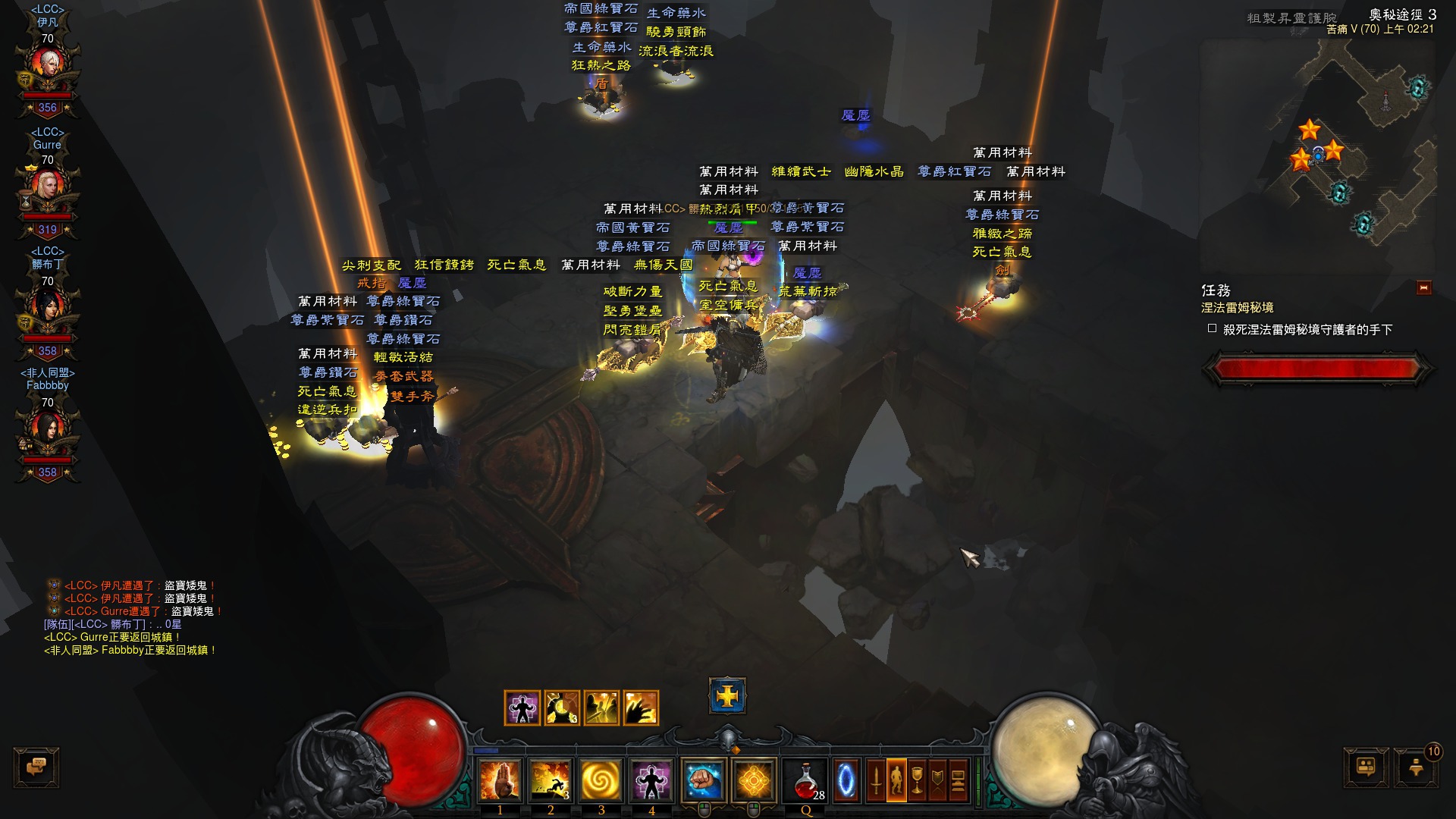The height and width of the screenshot is (819, 1456).
Task: Collapse the quest tracker with the red toggle
Action: click(1423, 288)
